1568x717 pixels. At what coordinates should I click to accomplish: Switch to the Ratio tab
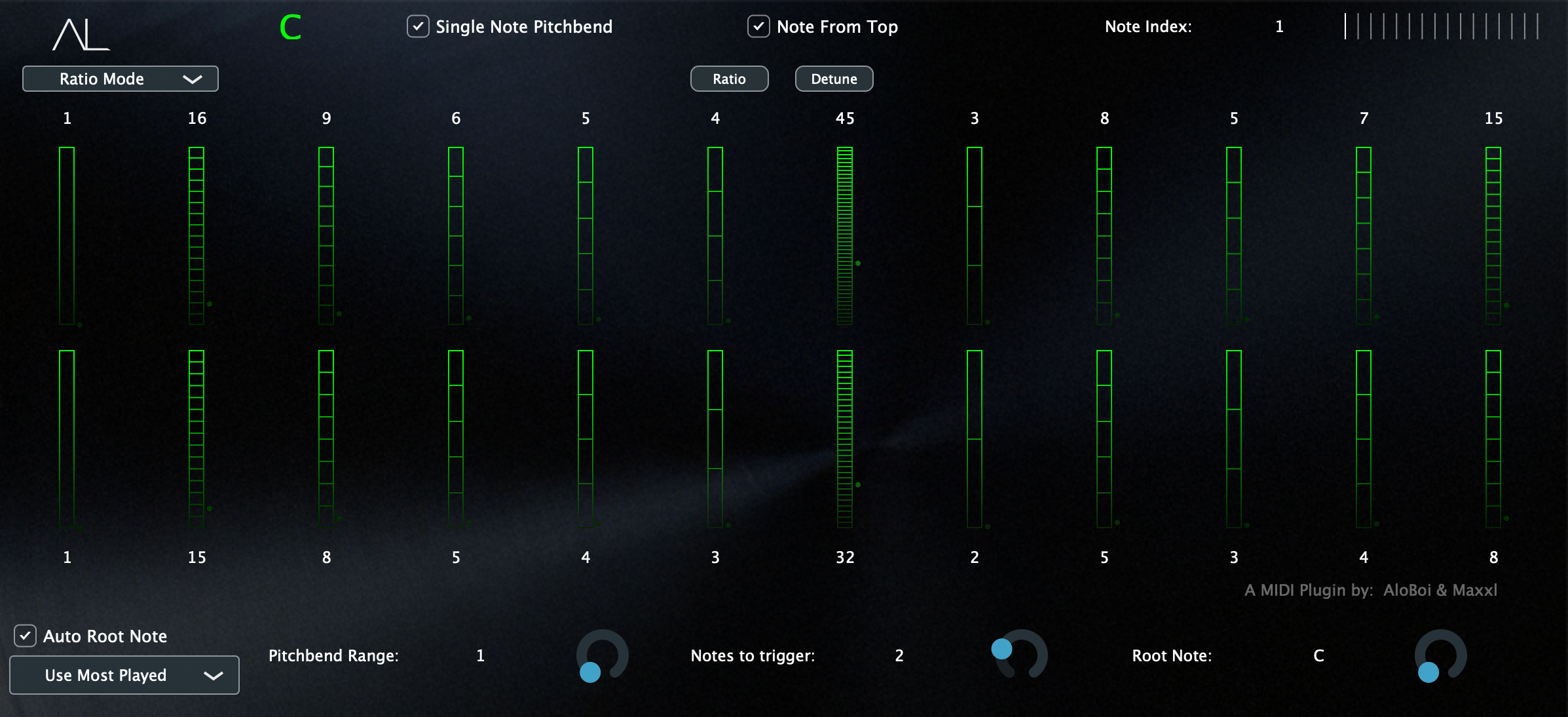tap(729, 79)
